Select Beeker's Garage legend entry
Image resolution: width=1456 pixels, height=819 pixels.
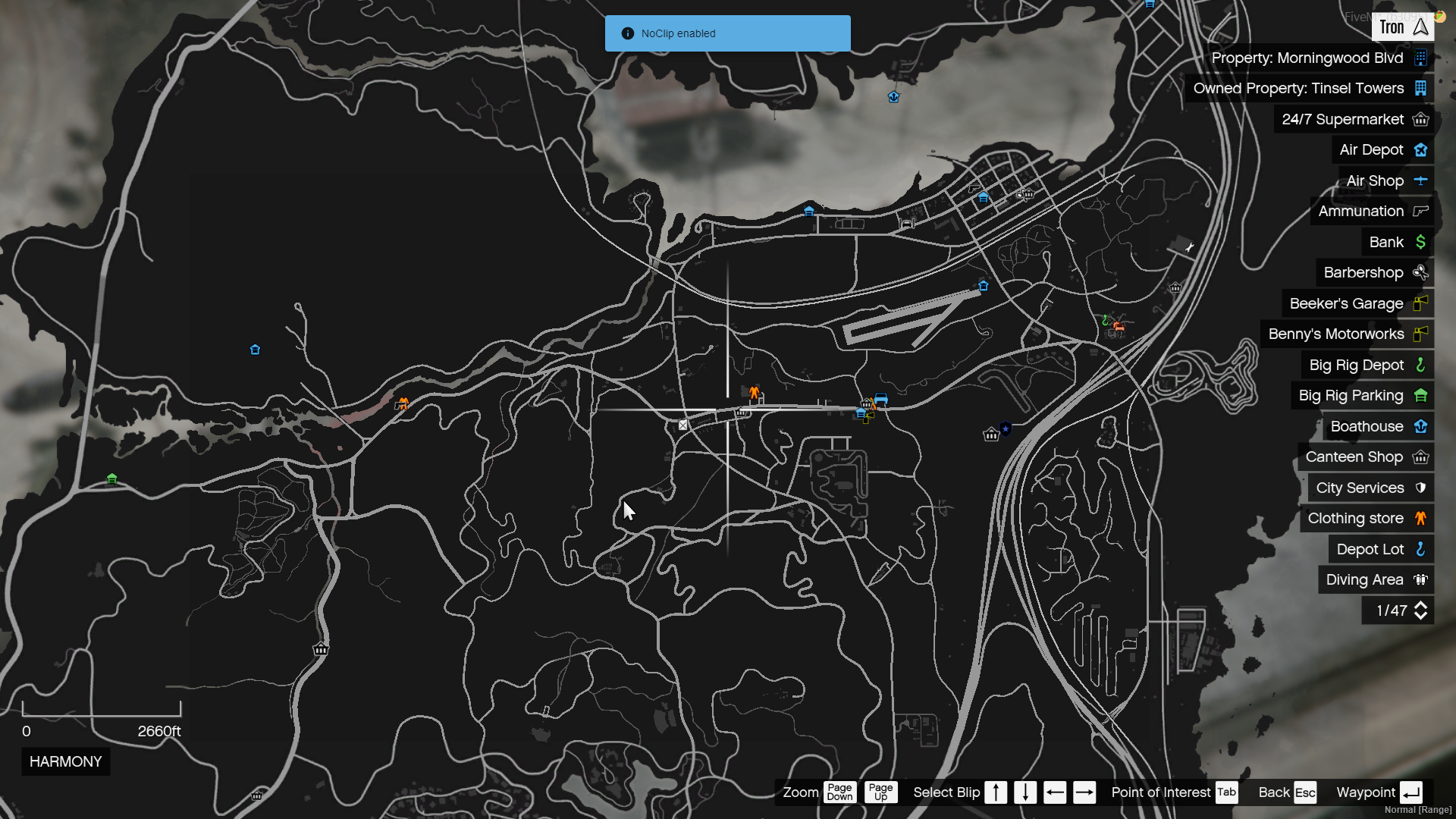(x=1357, y=304)
